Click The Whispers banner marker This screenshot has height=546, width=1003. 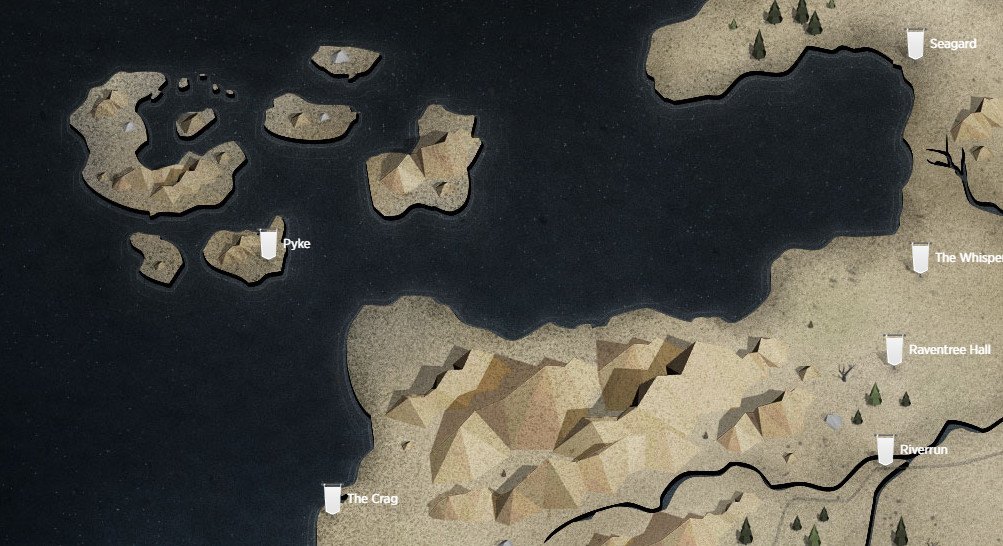[920, 258]
